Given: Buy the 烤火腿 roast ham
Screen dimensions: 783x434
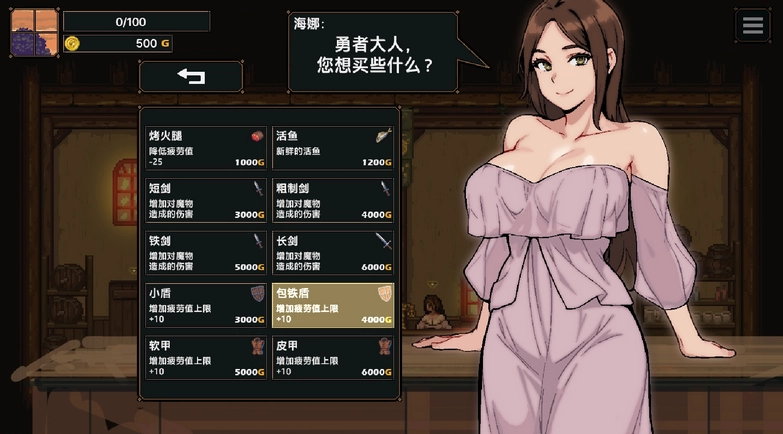Looking at the screenshot, I should click(x=207, y=148).
